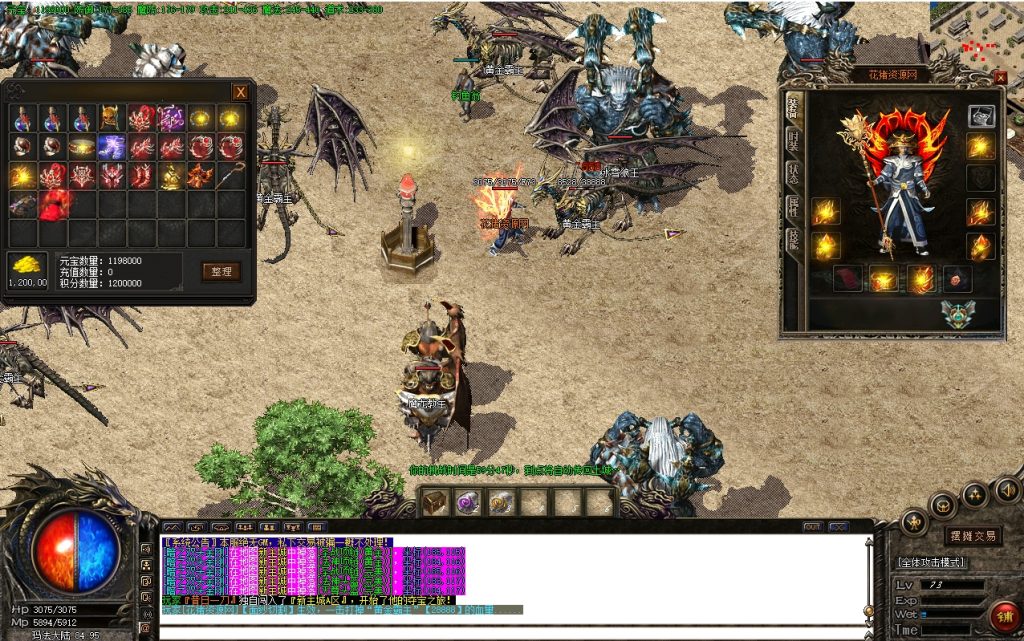
Task: Use the purple spiral item in hotbar
Action: point(468,502)
